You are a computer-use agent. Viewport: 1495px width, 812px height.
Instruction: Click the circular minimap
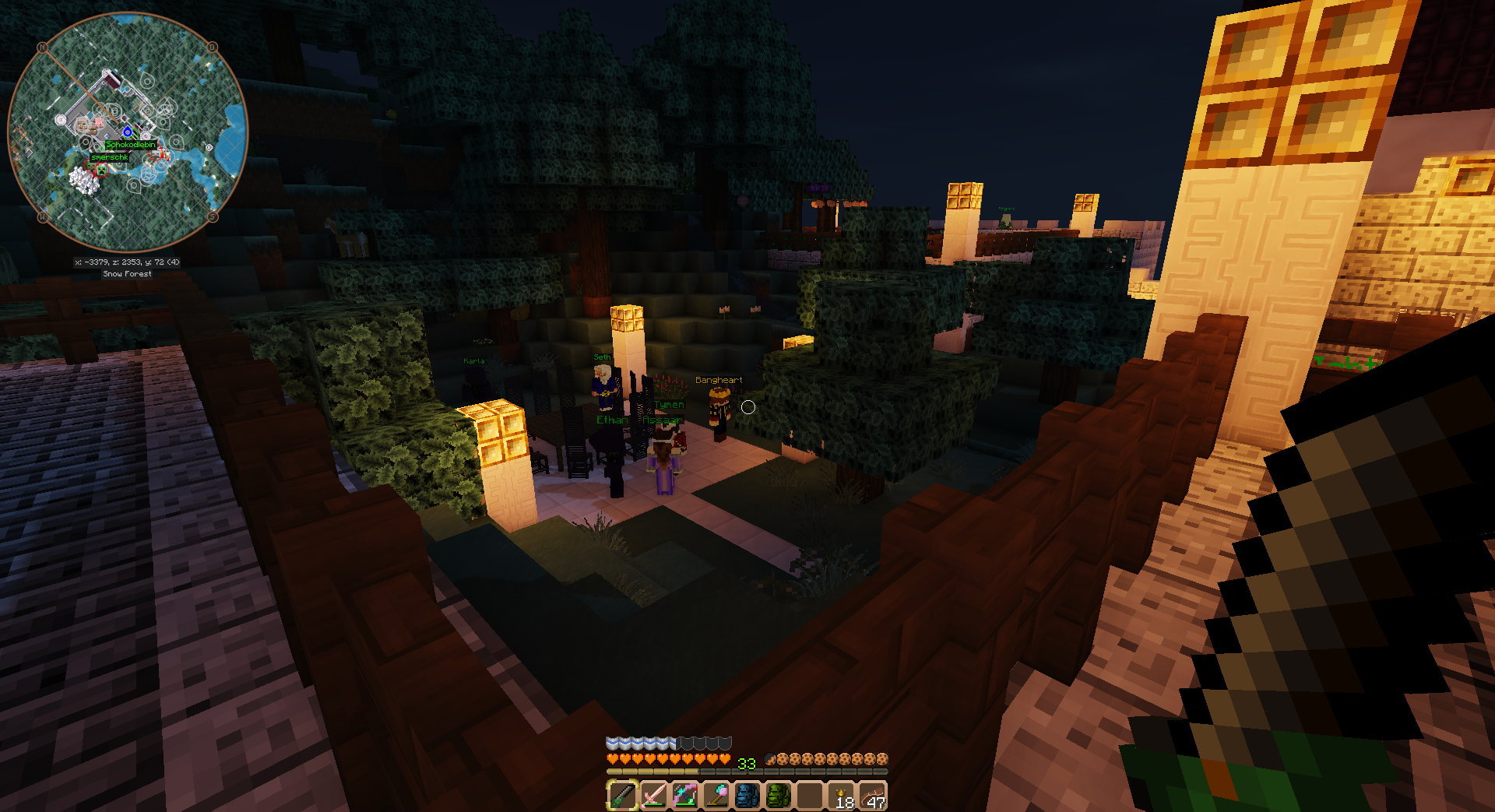coord(128,132)
